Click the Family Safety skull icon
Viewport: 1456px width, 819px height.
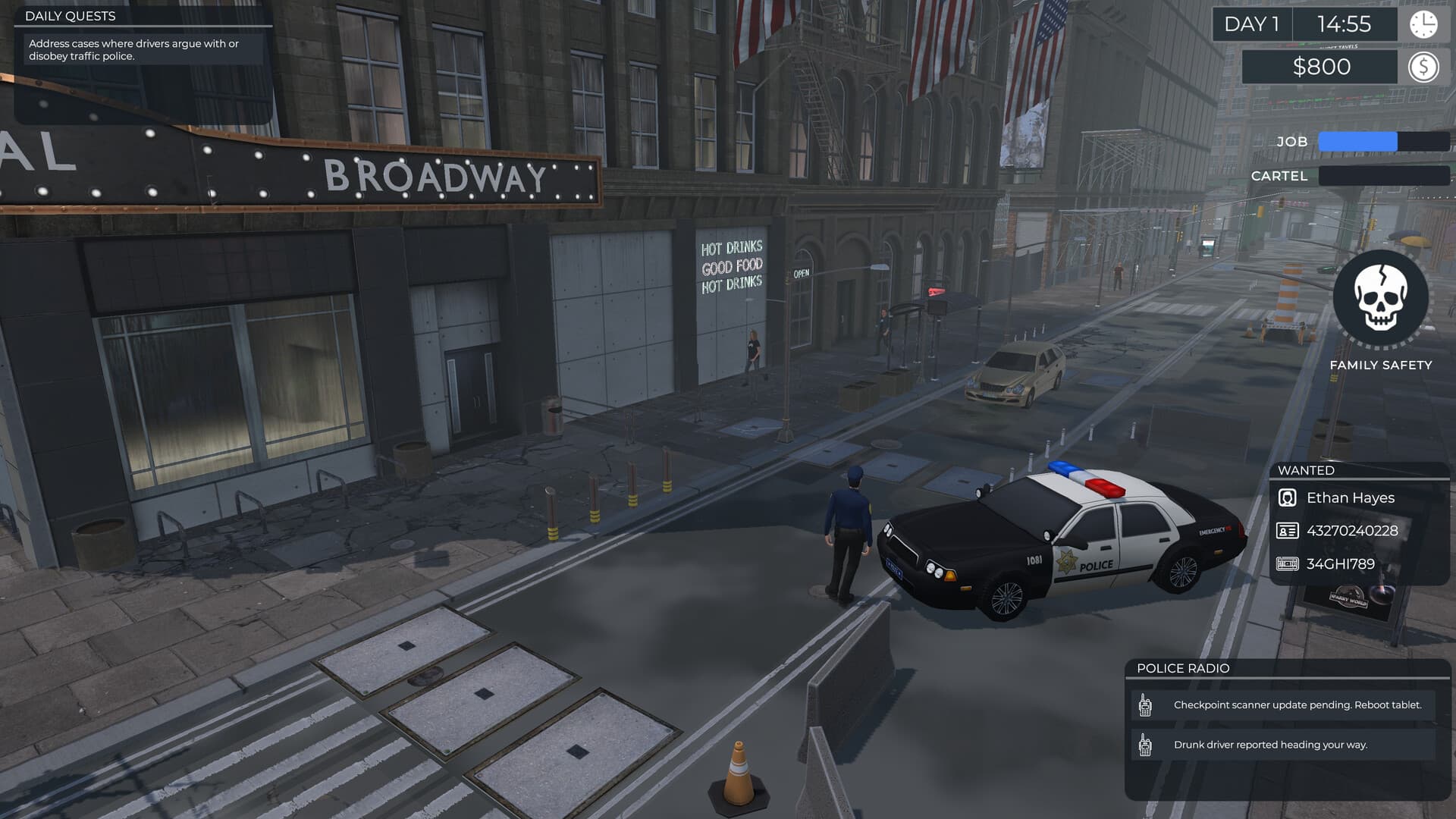pos(1382,299)
